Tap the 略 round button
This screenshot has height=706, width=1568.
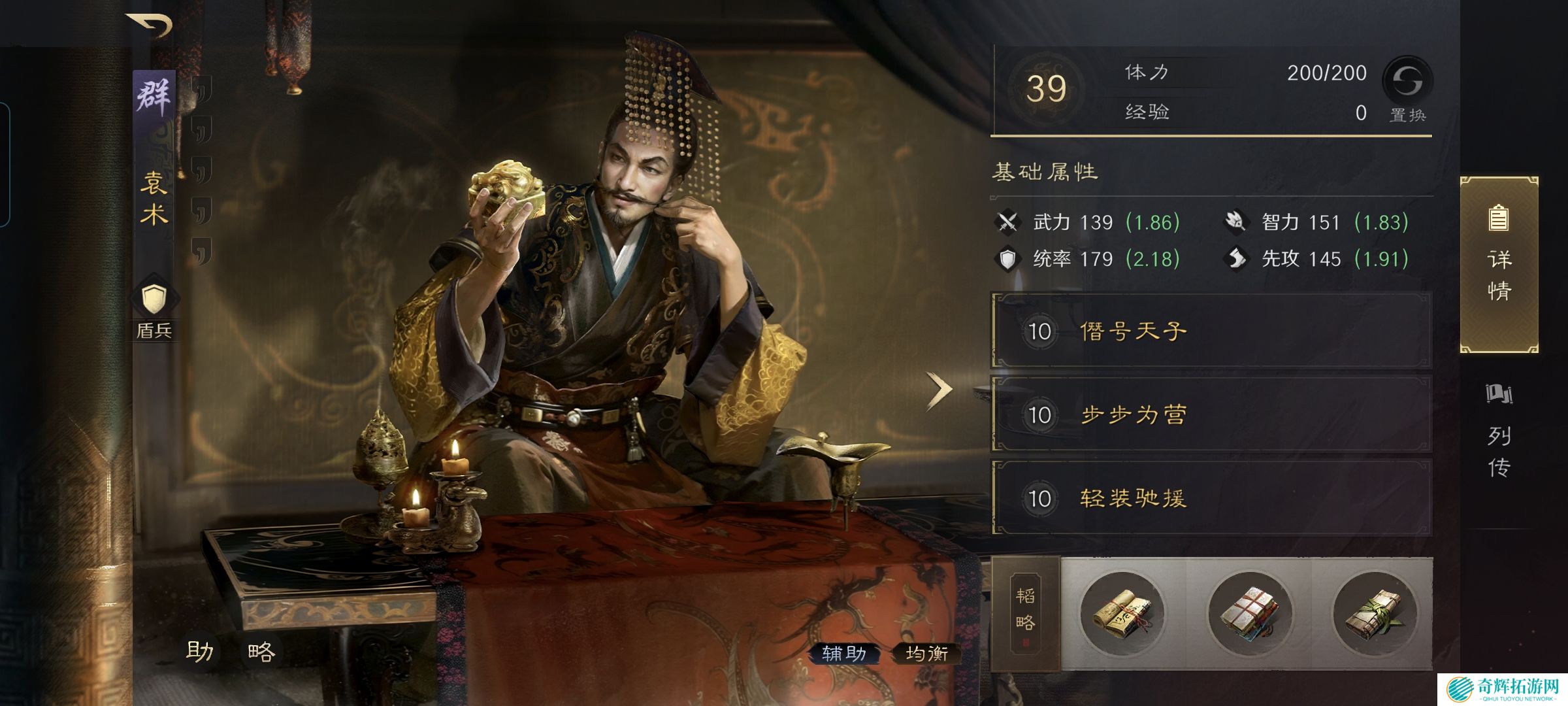(261, 651)
